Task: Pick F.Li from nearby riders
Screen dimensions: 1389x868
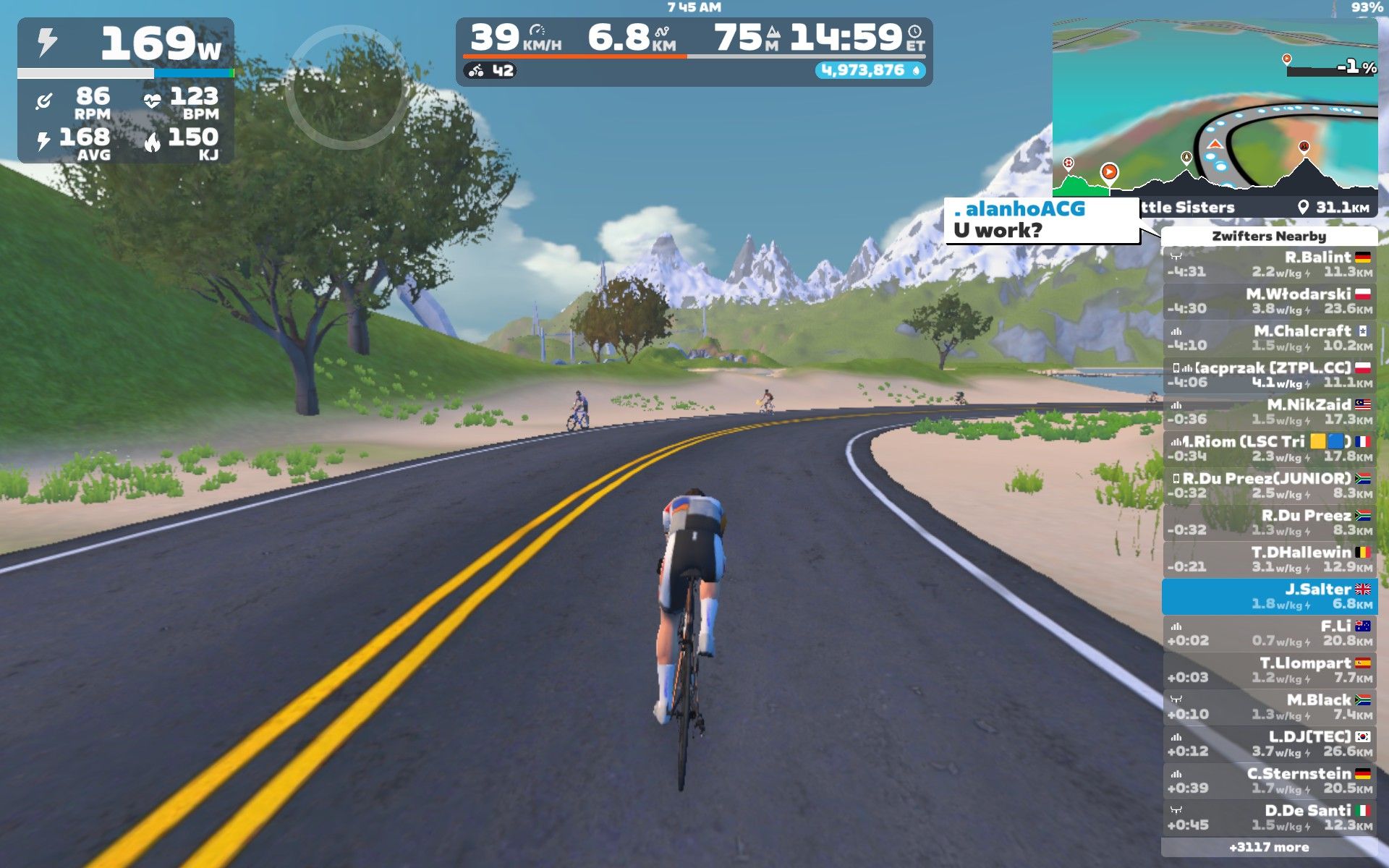Action: click(1270, 634)
